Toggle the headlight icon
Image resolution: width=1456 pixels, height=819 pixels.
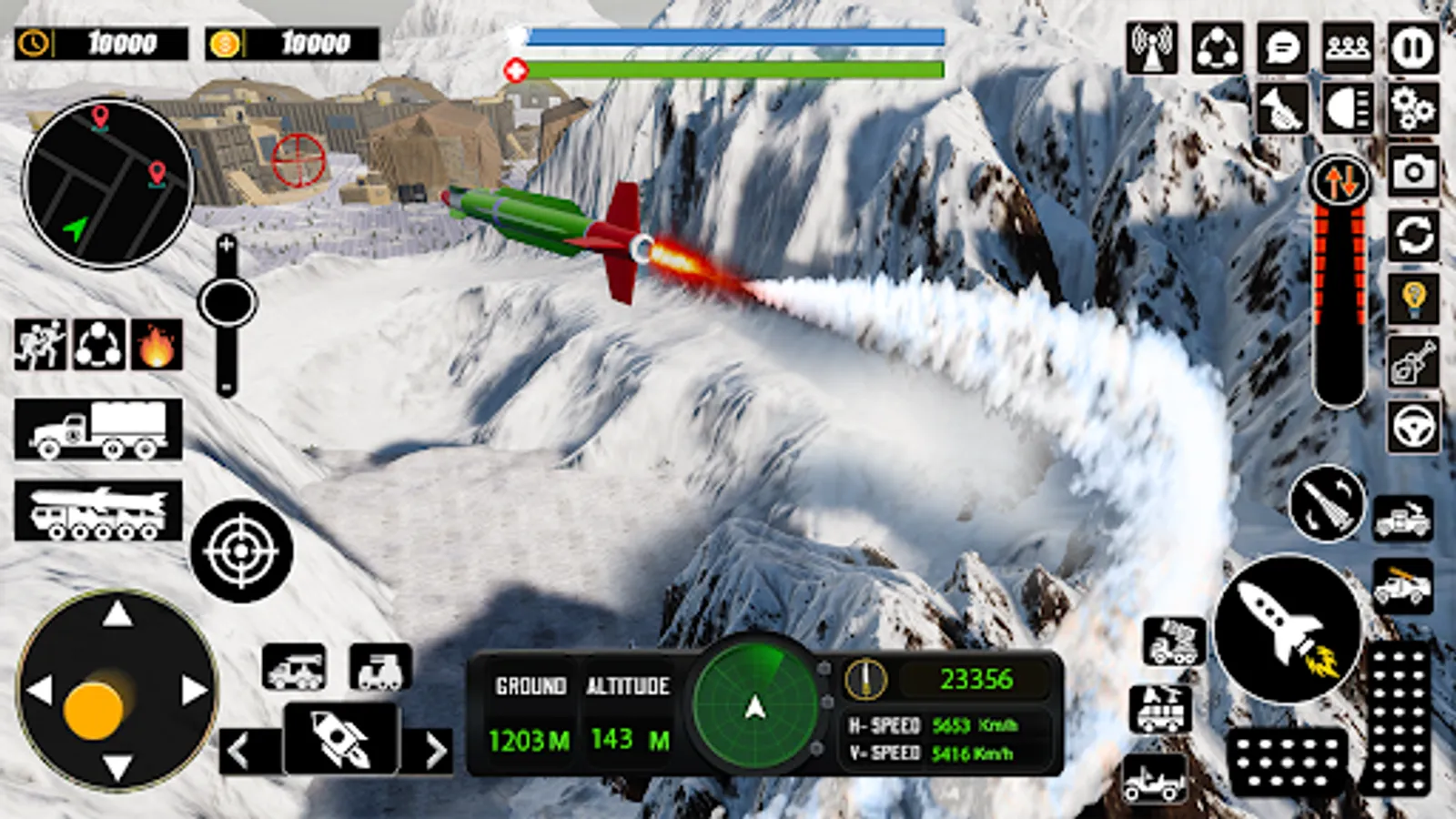click(1348, 109)
